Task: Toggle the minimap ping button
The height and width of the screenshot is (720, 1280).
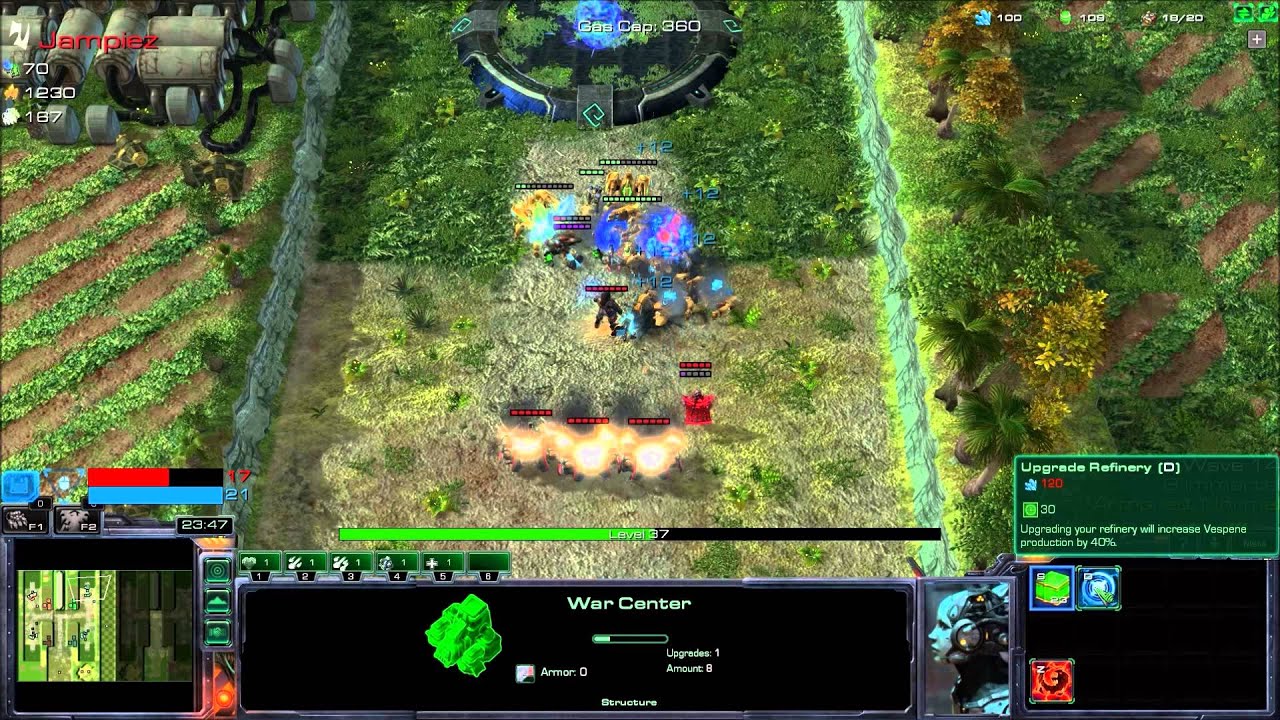Action: click(217, 570)
